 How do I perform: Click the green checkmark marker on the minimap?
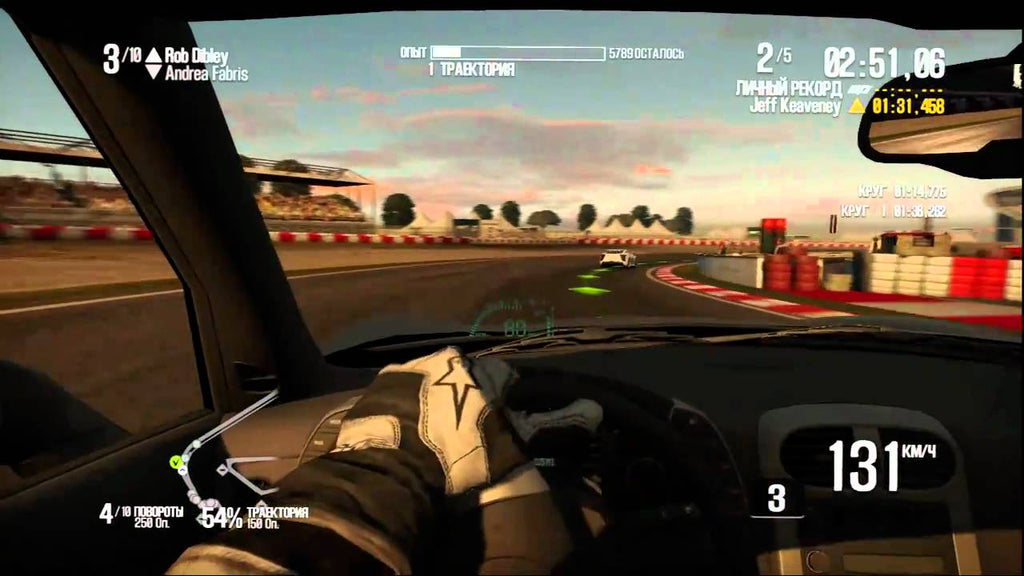[x=176, y=461]
